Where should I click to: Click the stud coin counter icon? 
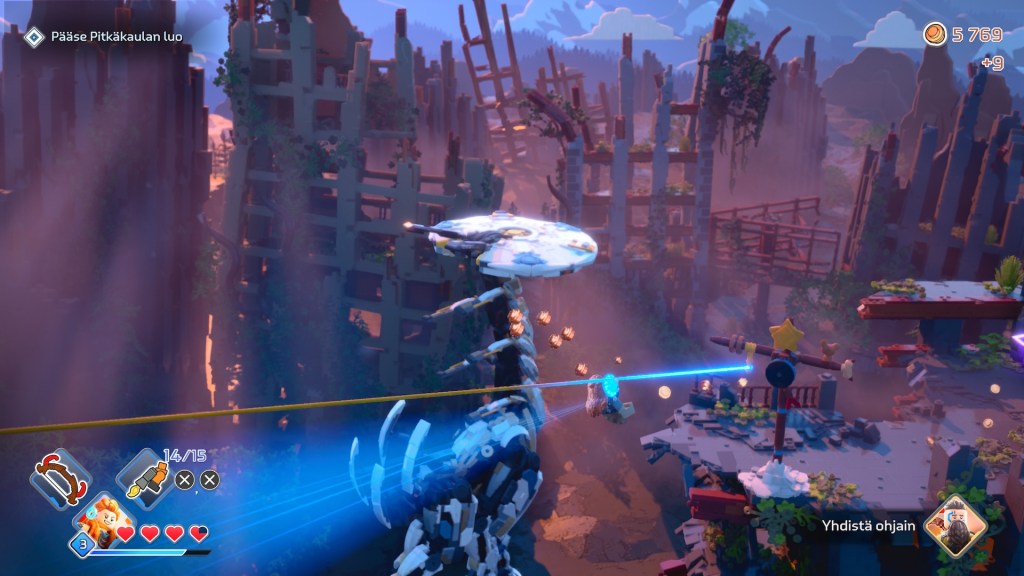[x=935, y=35]
